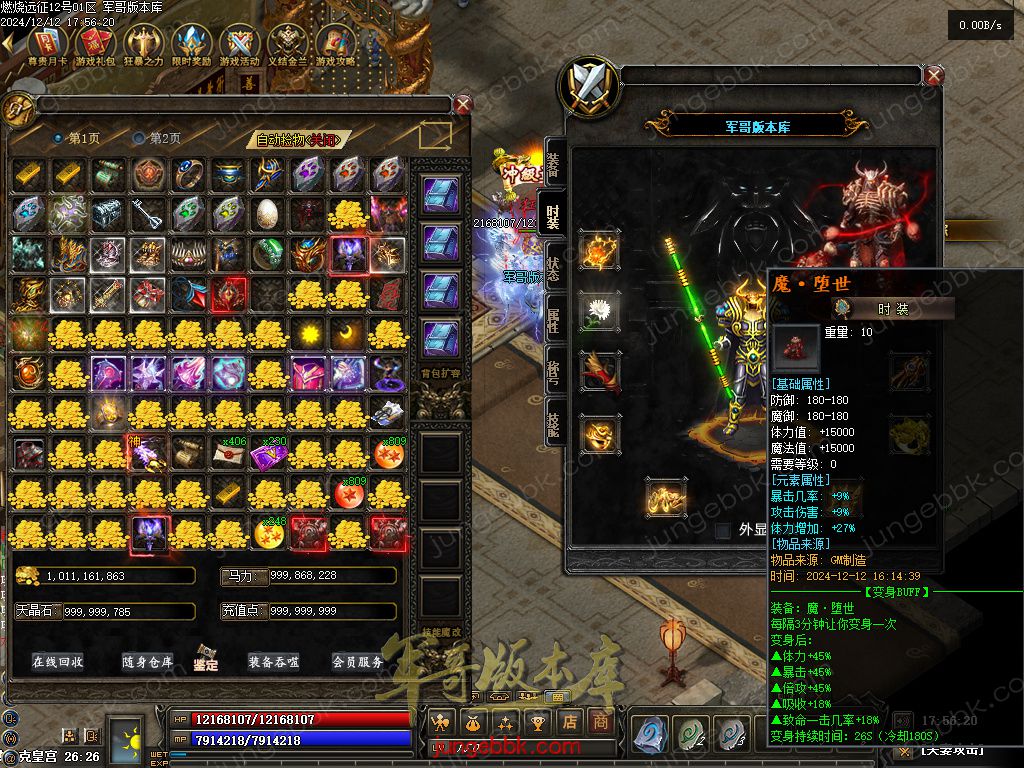Open the 商 shop button on bottom bar
Viewport: 1024px width, 768px height.
click(600, 721)
